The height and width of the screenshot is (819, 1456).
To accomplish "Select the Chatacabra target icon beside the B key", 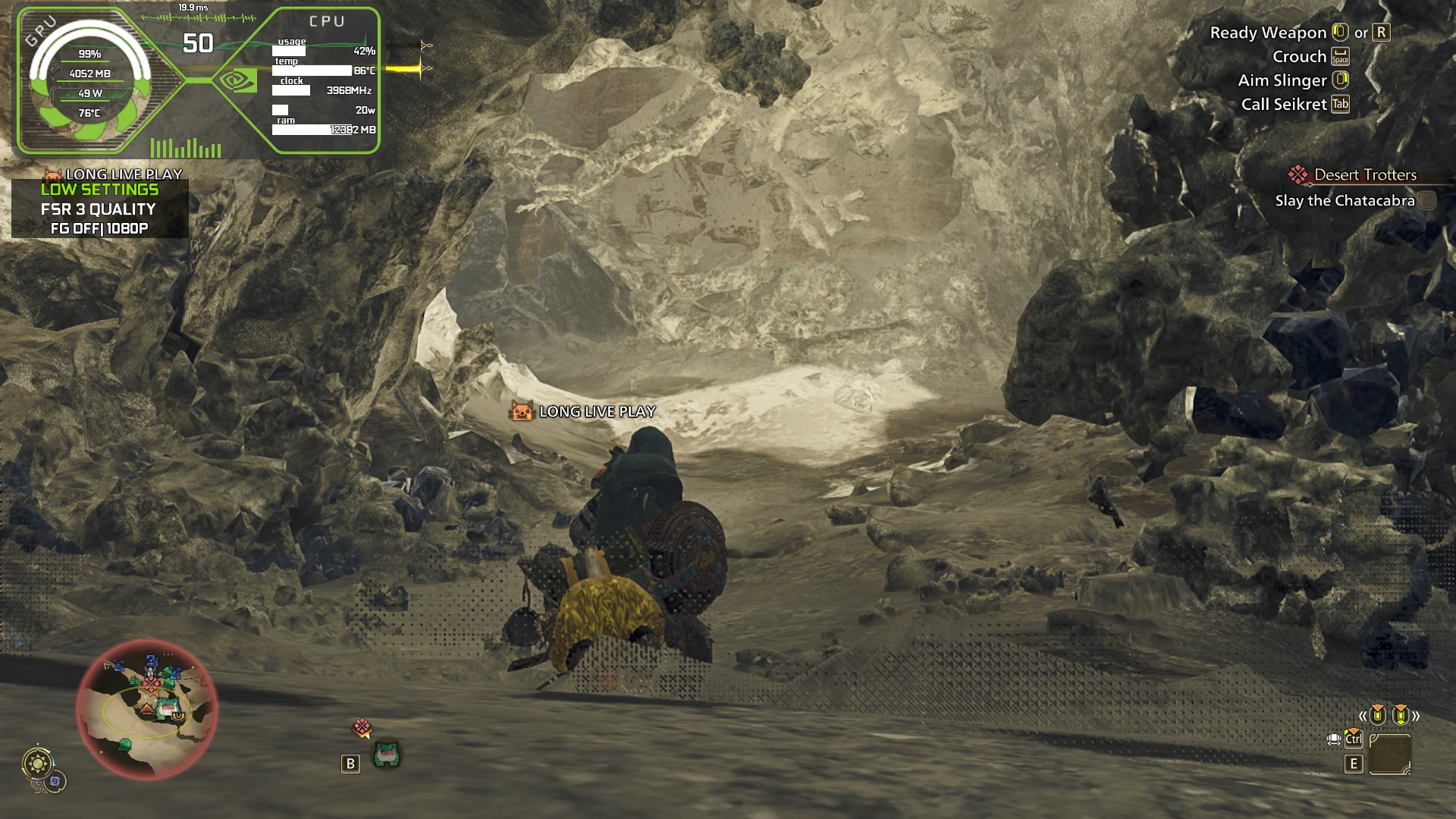I will click(387, 755).
